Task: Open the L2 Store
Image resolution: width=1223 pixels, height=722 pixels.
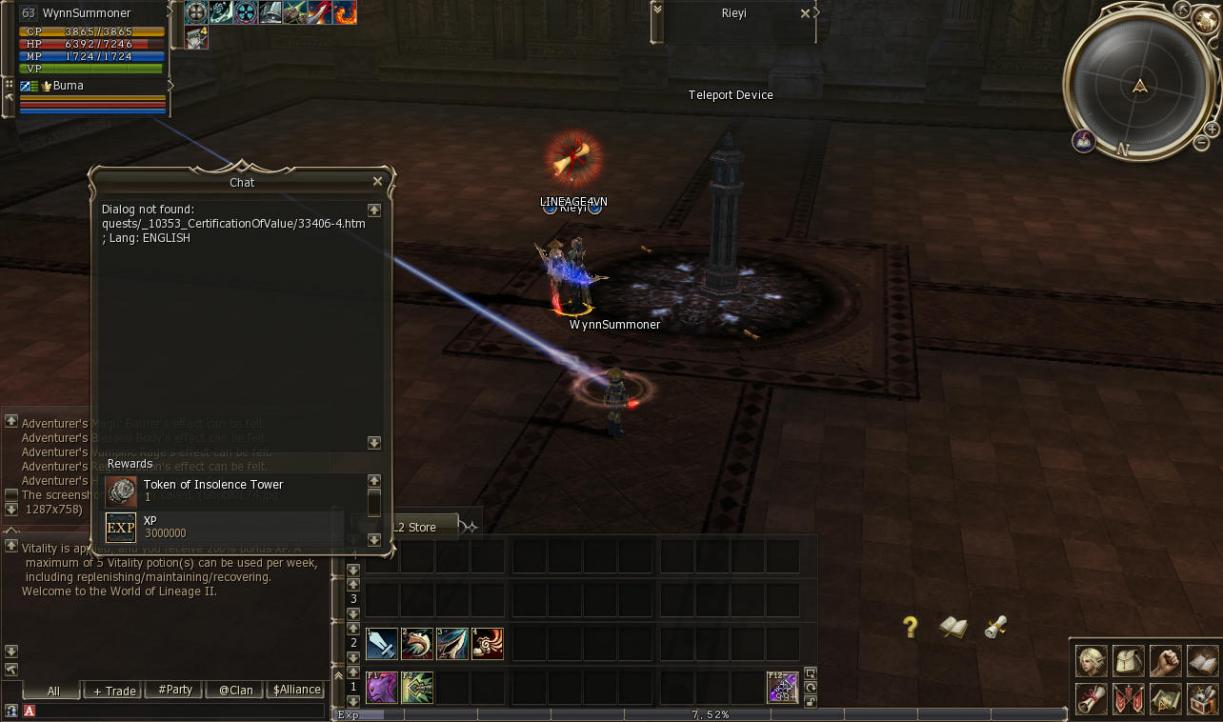Action: coord(415,527)
